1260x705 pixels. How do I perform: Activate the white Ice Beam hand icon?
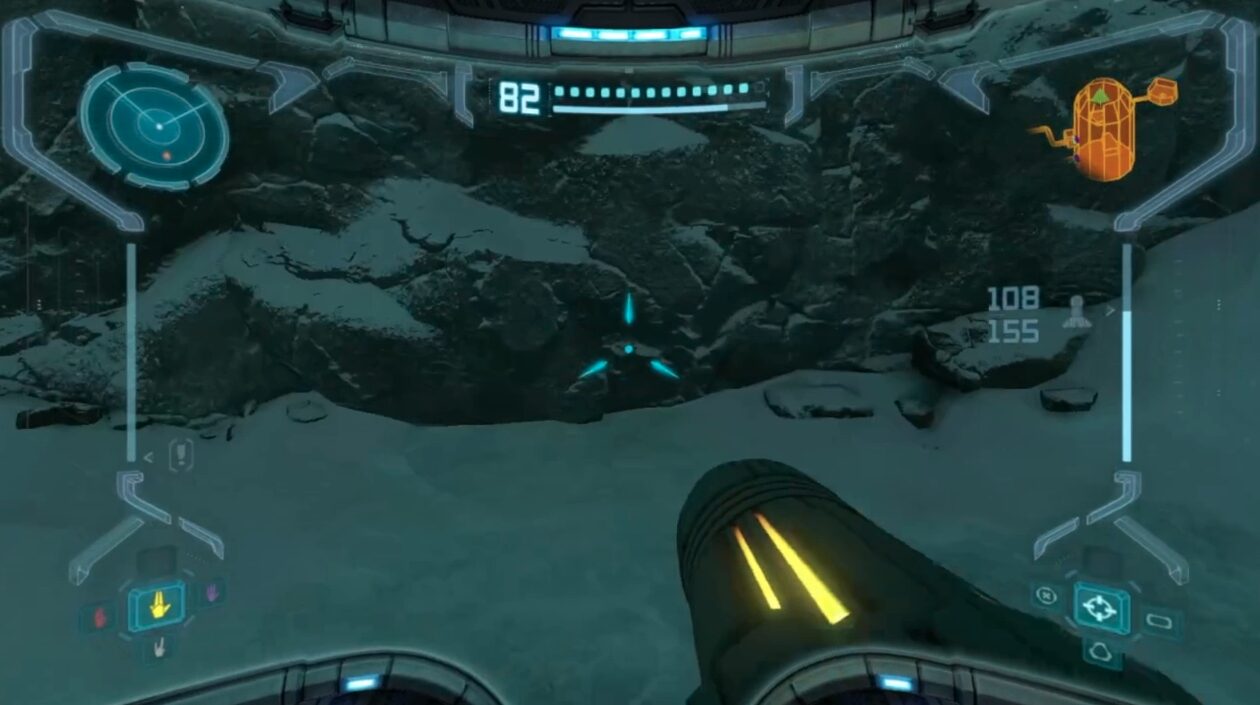158,648
